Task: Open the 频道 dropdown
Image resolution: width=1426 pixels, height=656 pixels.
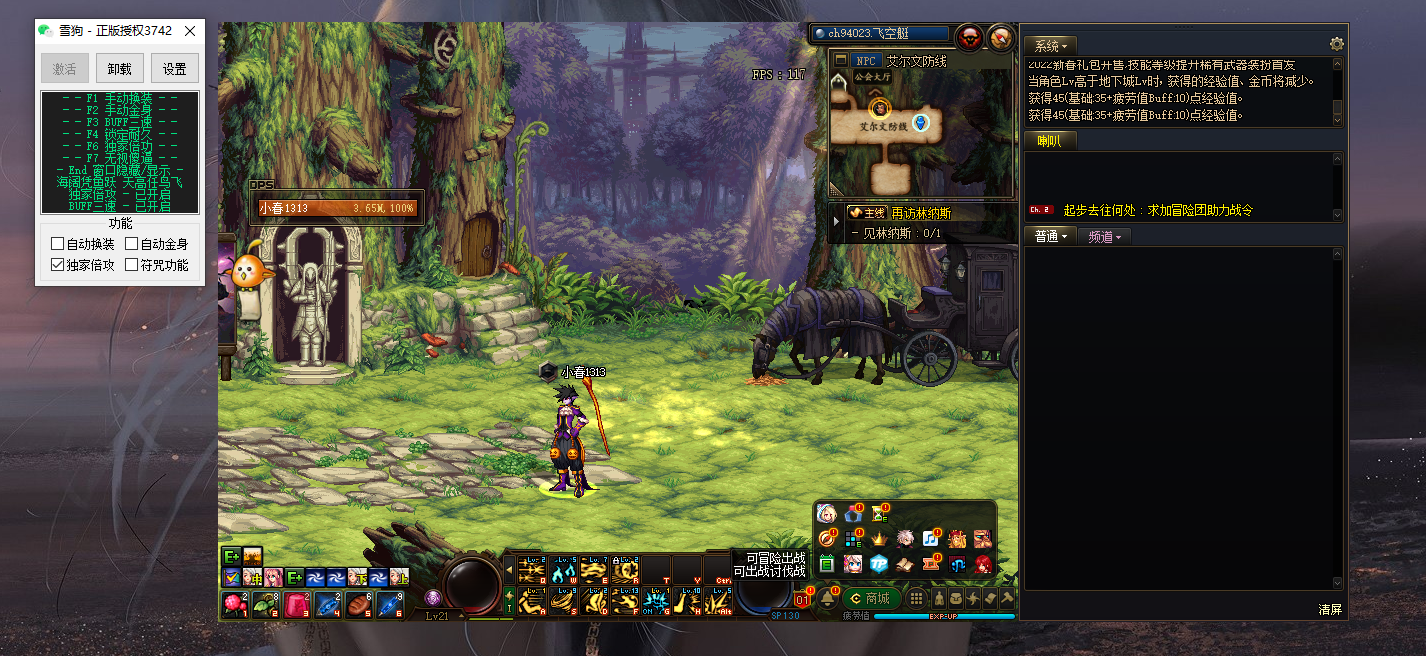Action: 1104,237
